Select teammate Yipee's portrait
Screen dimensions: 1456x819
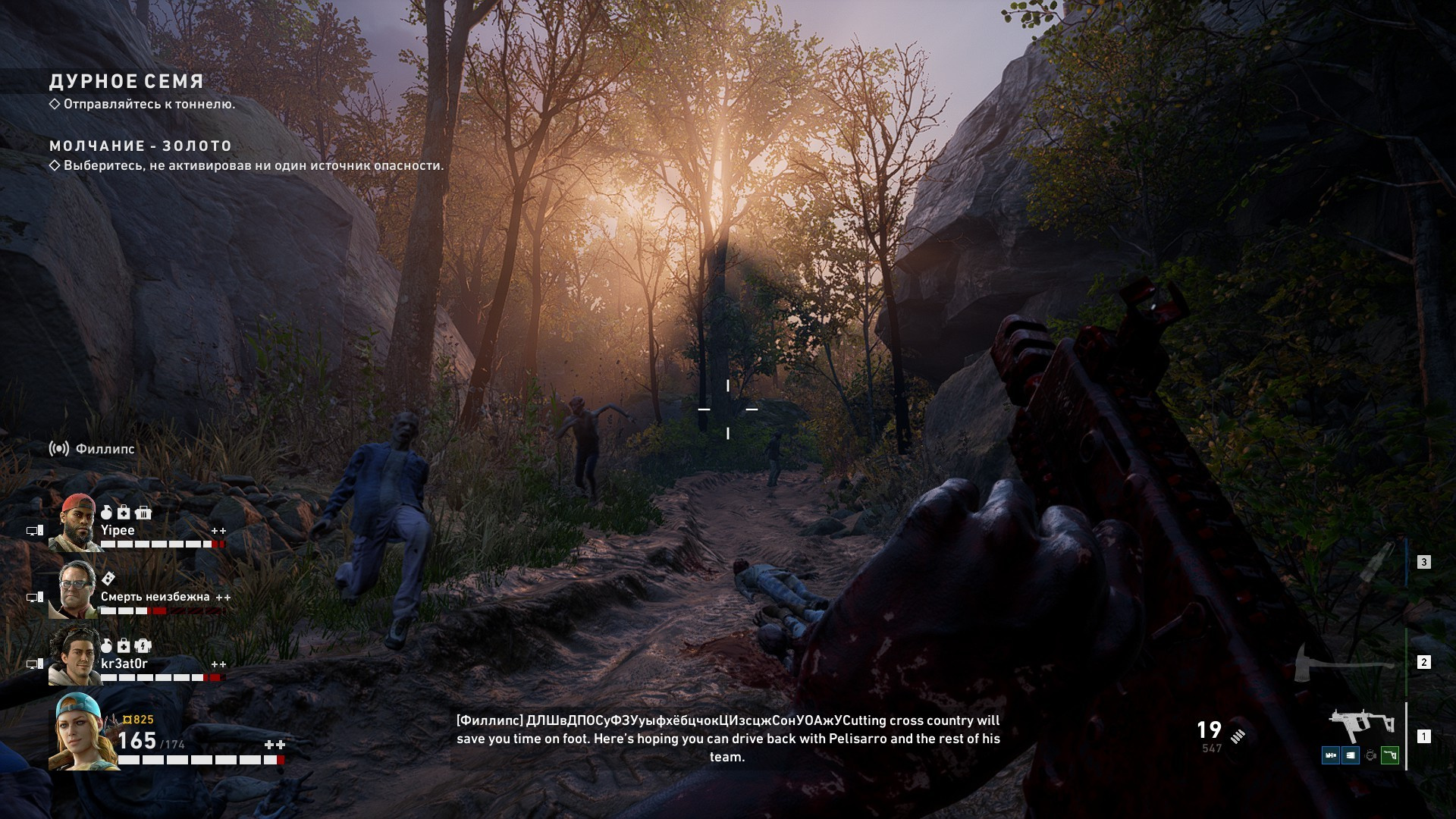click(x=74, y=522)
